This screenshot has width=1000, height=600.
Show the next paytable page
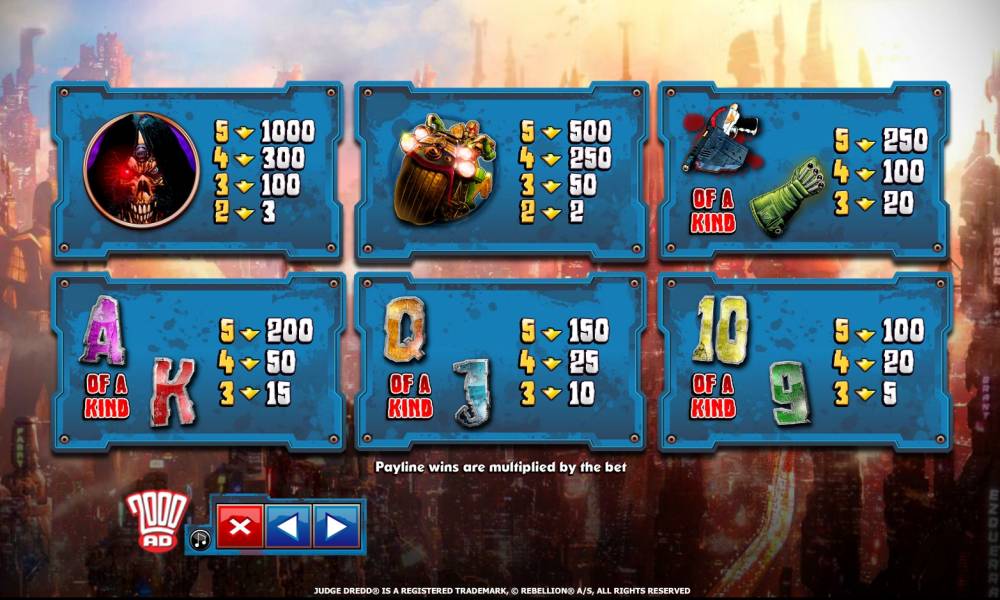pyautogui.click(x=336, y=526)
